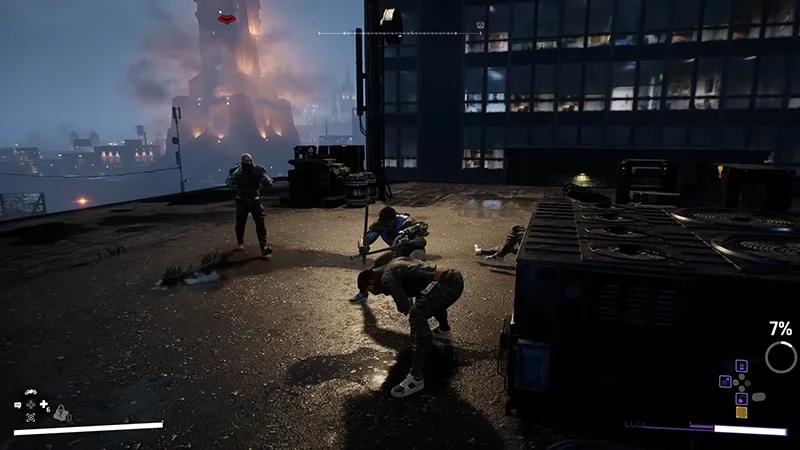Click the hooded figure icon

pos(62,412)
